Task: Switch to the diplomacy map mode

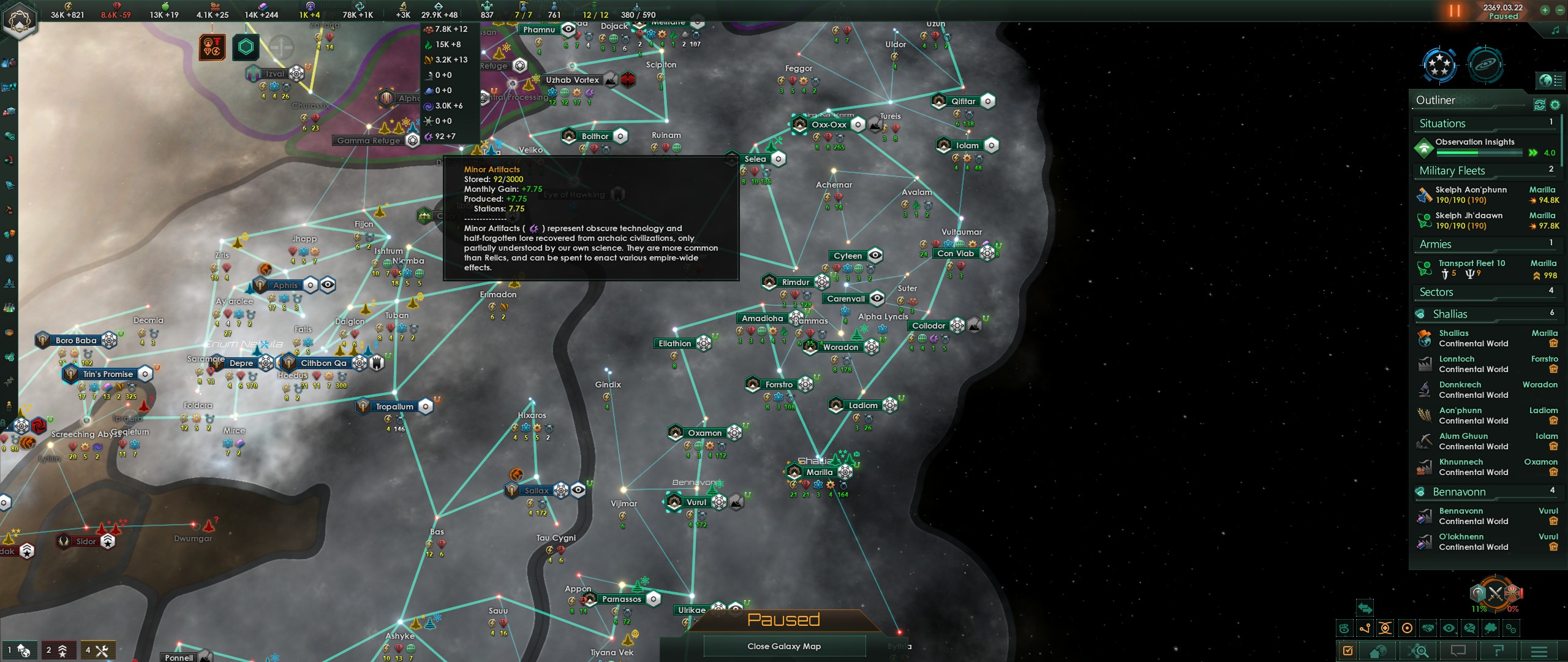Action: [1428, 630]
